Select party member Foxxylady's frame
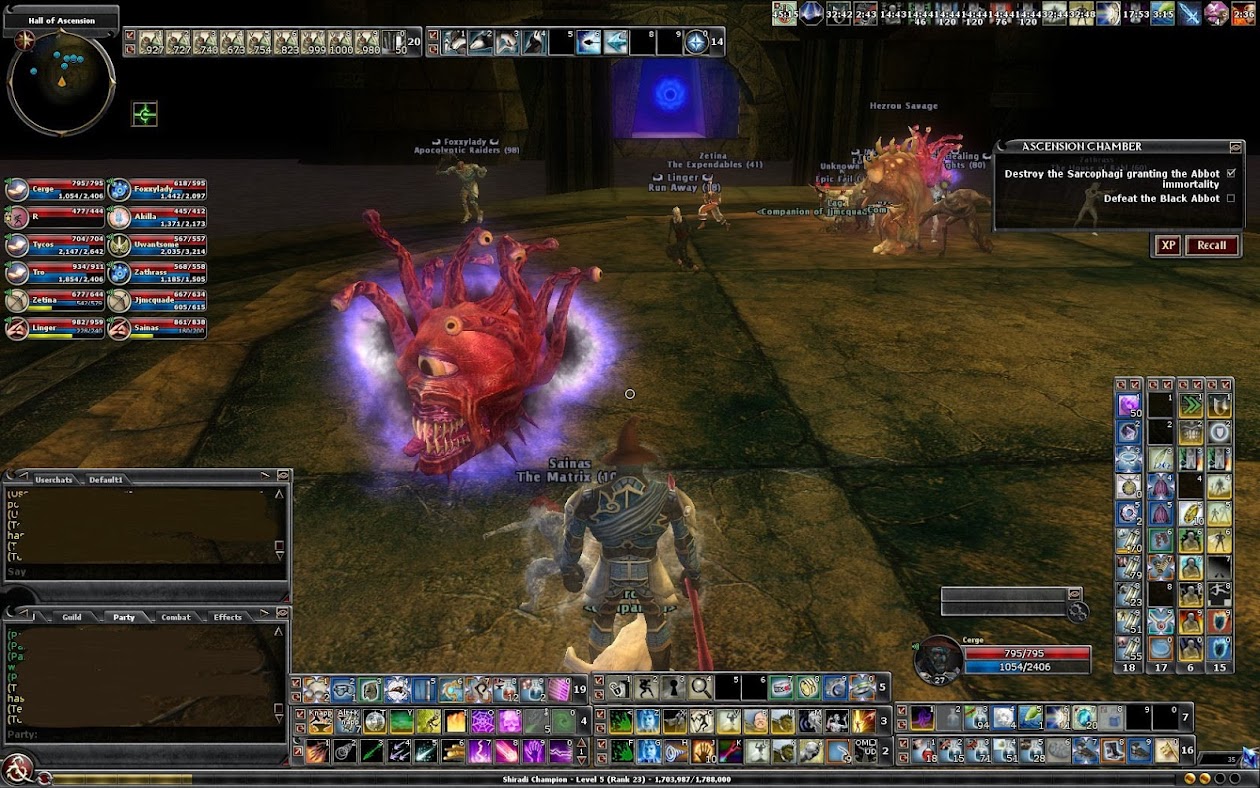The height and width of the screenshot is (788, 1260). pos(156,190)
